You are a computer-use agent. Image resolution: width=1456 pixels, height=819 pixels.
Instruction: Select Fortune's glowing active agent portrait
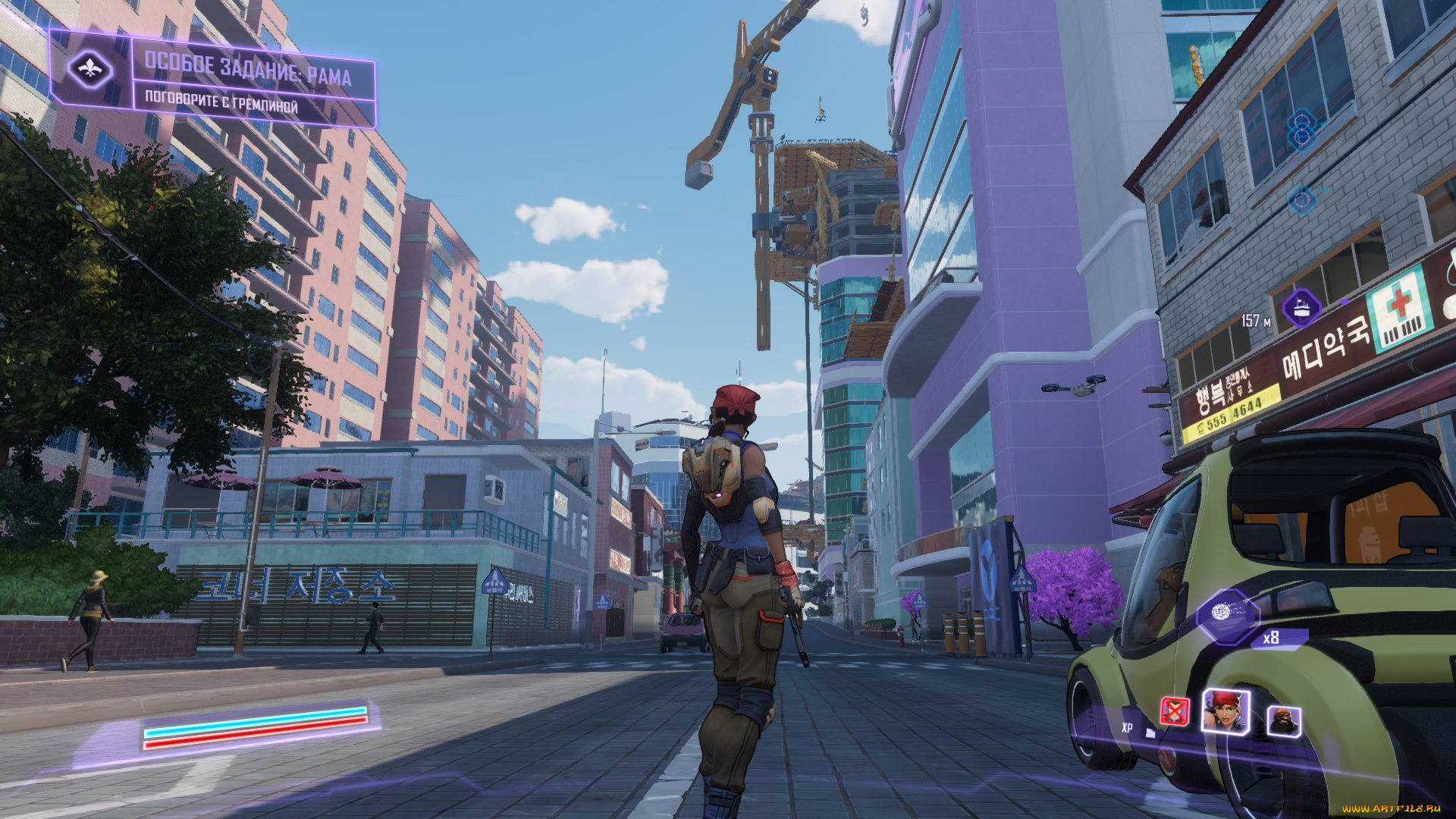(x=1227, y=711)
